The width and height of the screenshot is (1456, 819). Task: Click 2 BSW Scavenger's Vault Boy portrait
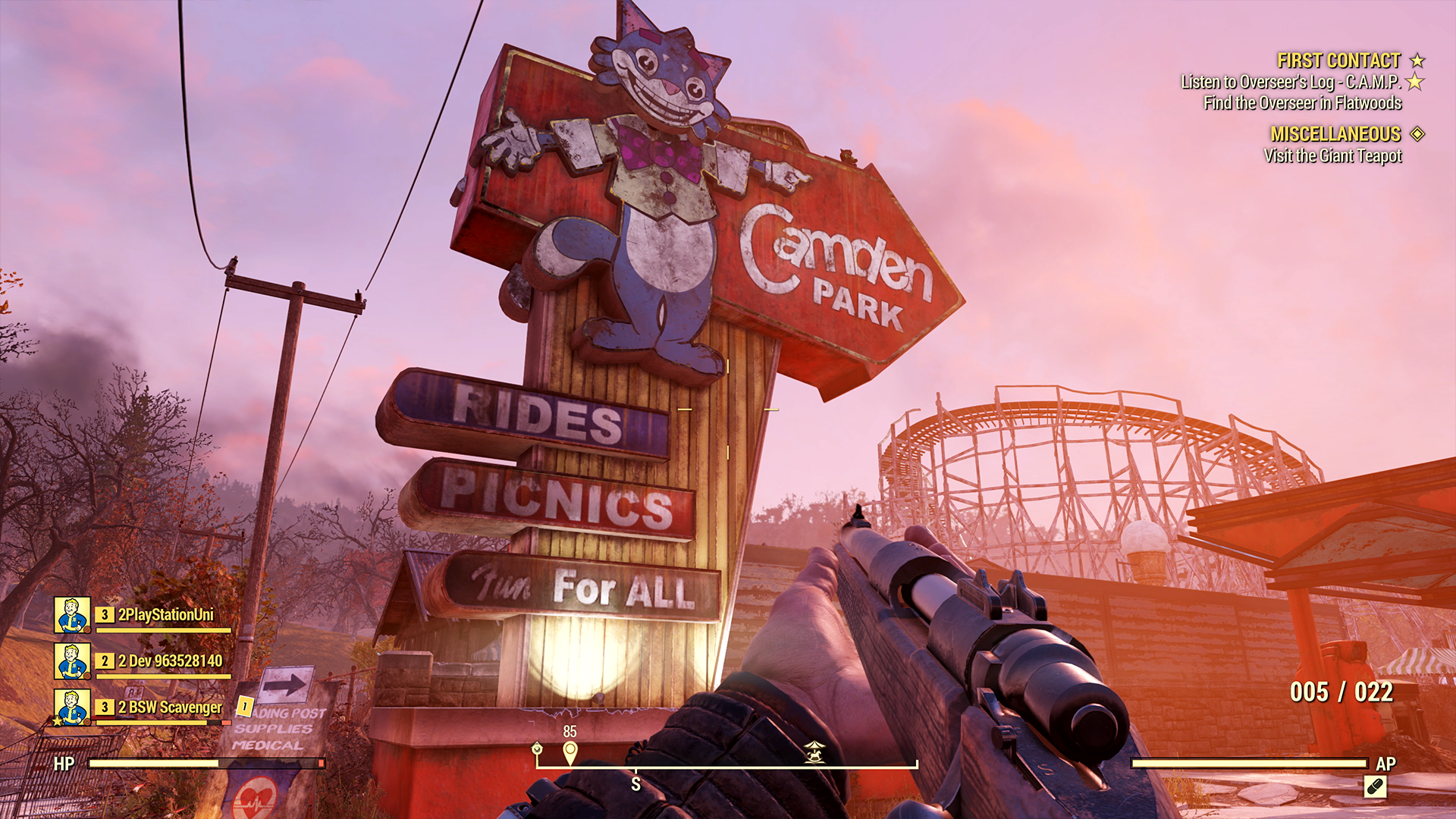tap(72, 706)
